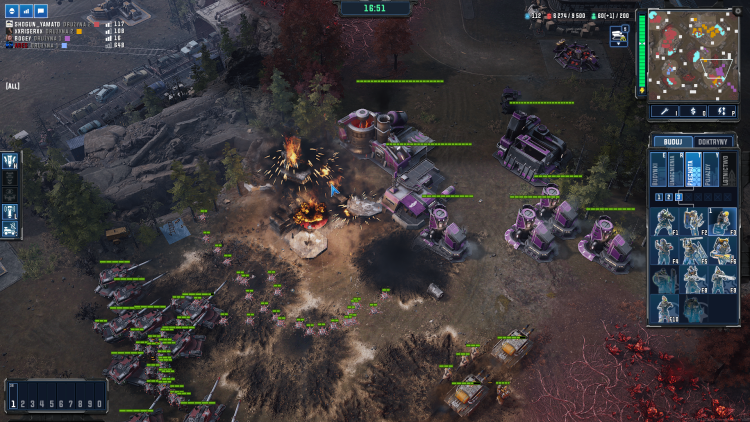
Task: Open the statistics bar-chart button
Action: pos(27,10)
